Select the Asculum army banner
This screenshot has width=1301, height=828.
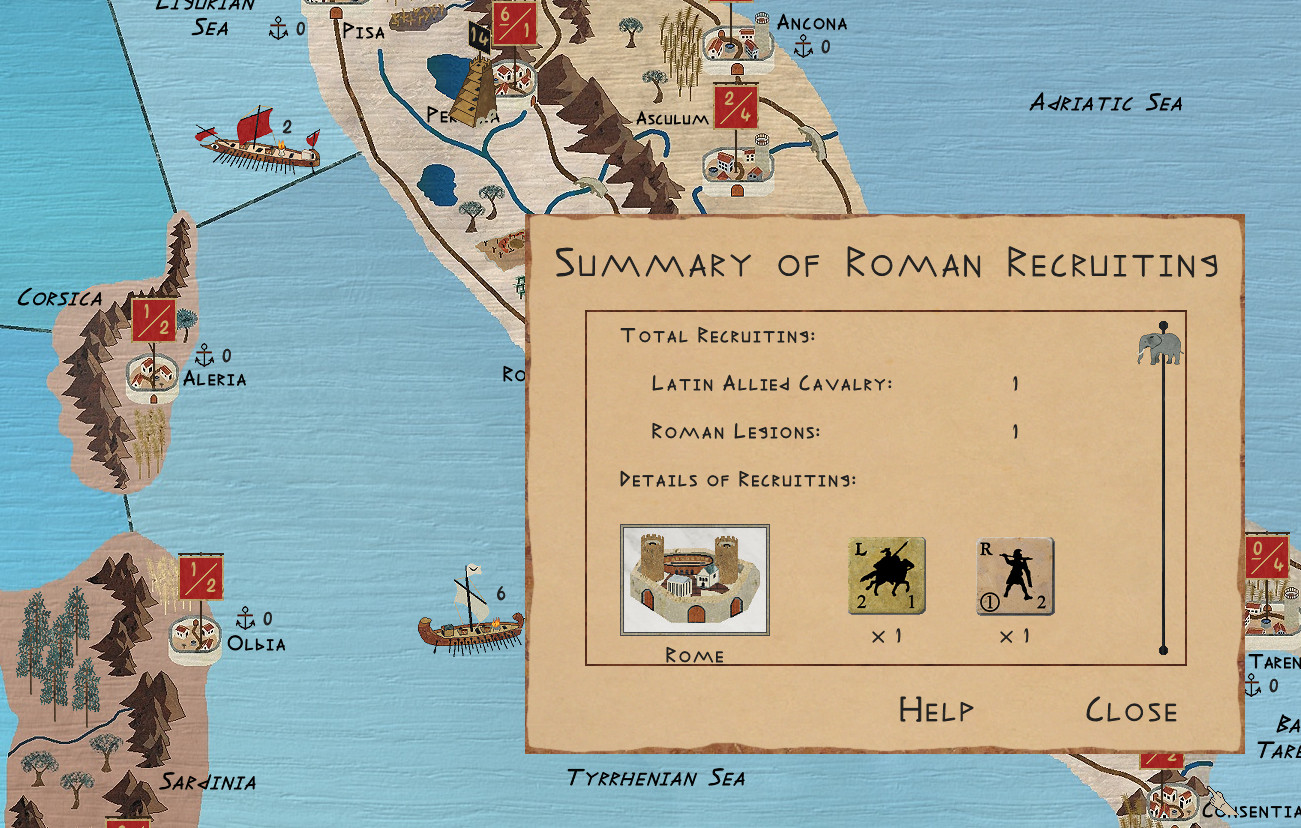pos(735,106)
